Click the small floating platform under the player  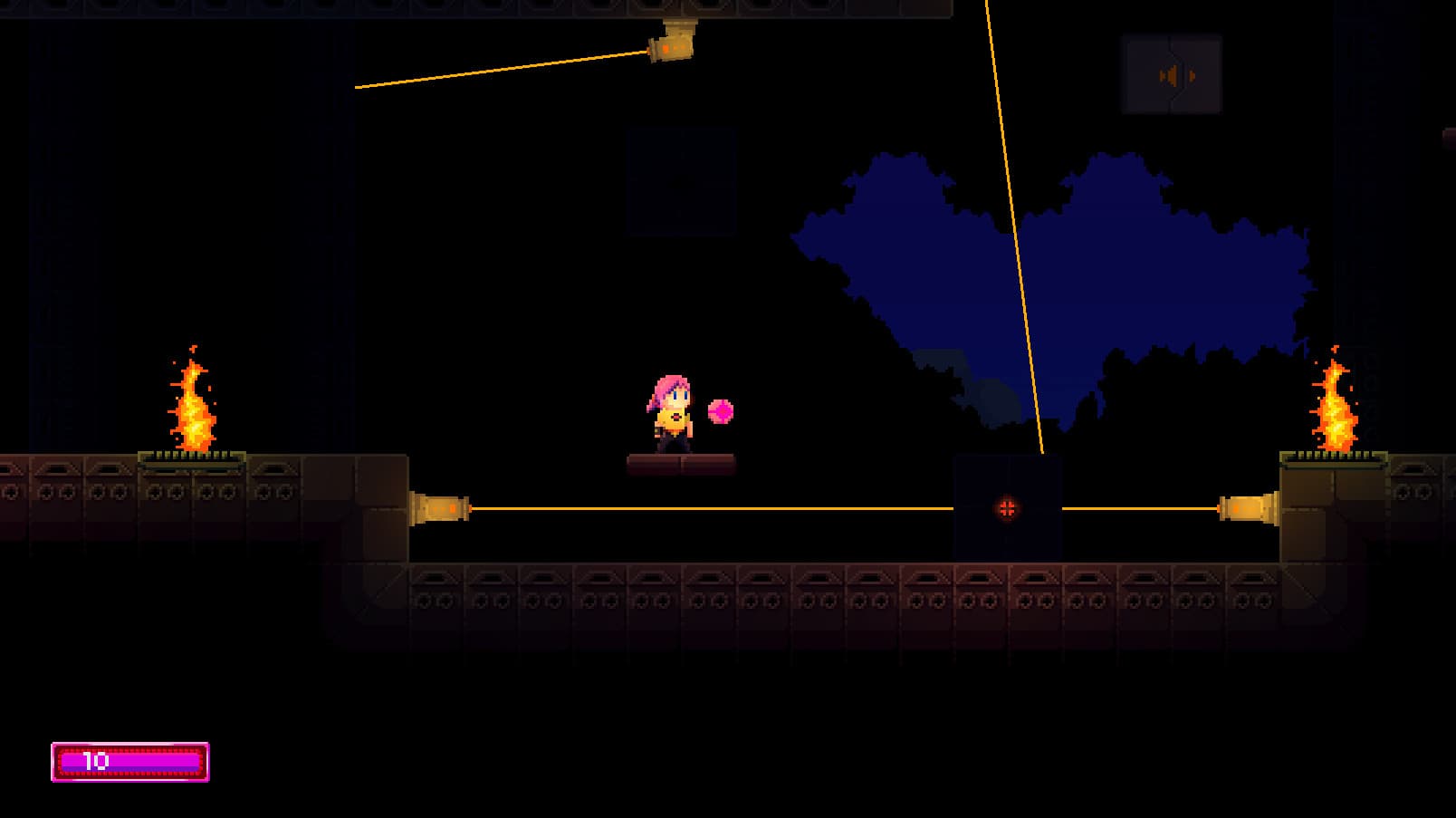coord(681,464)
